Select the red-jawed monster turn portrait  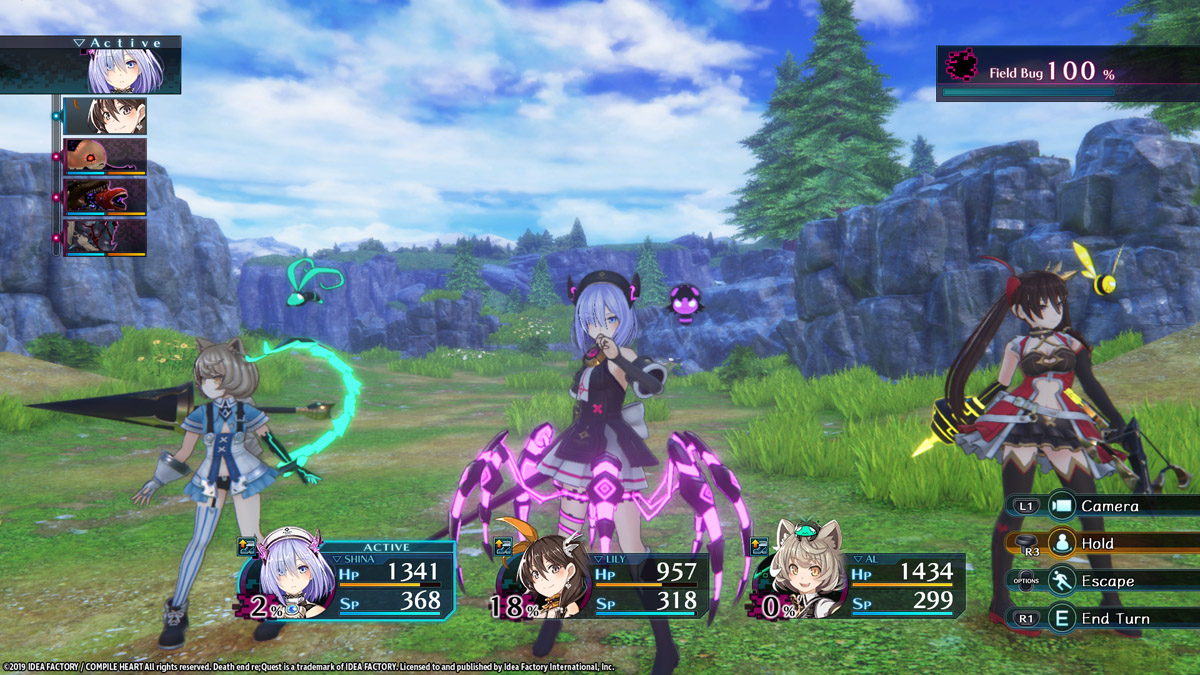(105, 197)
